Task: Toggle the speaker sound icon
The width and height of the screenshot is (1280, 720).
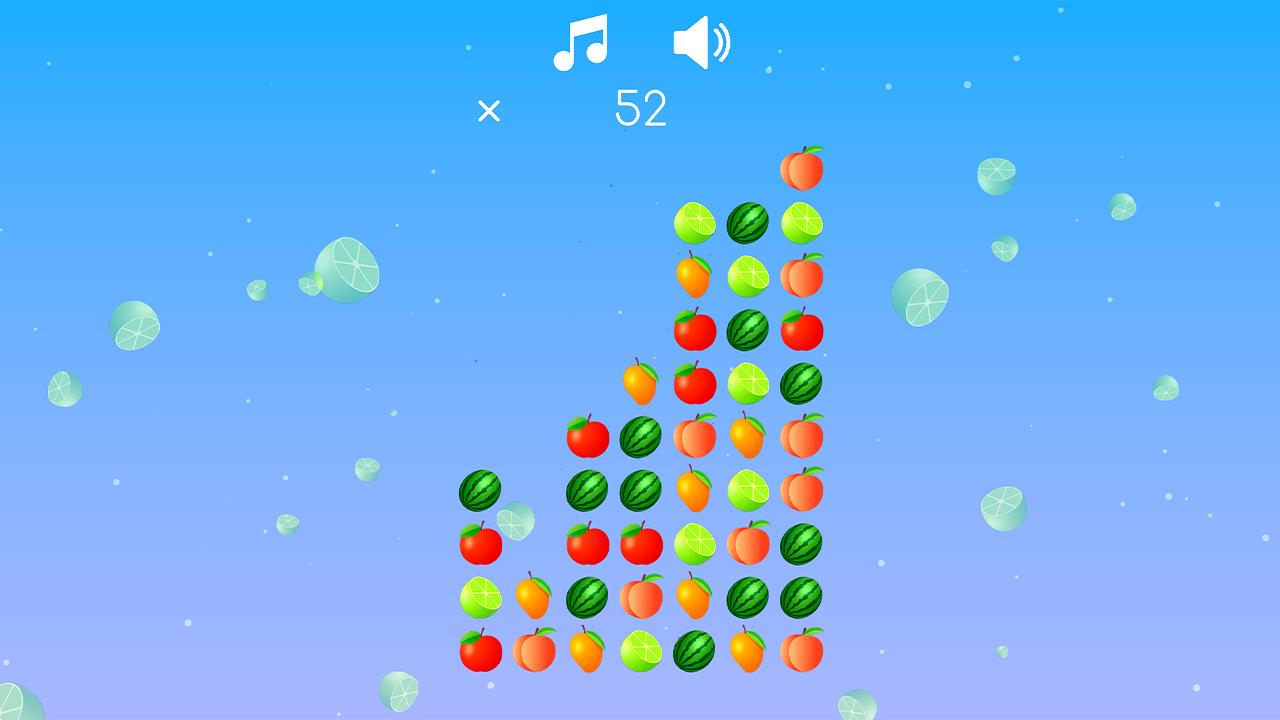Action: pyautogui.click(x=703, y=40)
